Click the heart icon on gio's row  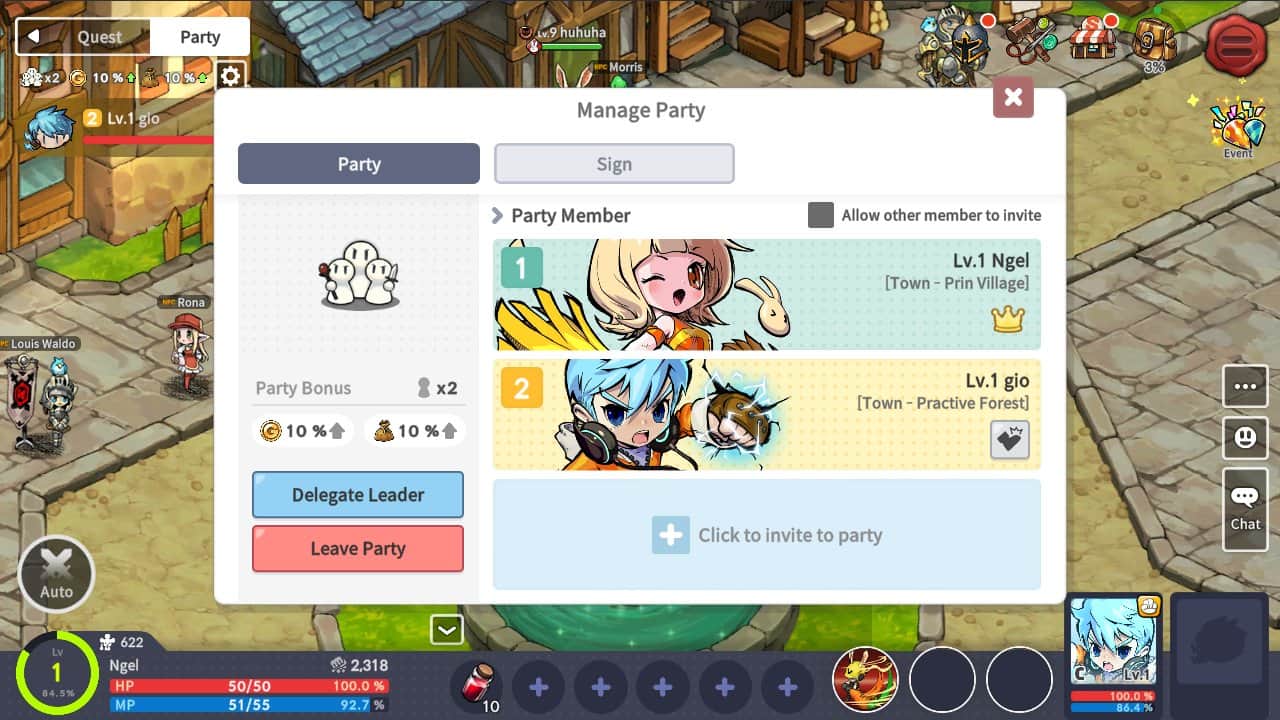click(1009, 439)
